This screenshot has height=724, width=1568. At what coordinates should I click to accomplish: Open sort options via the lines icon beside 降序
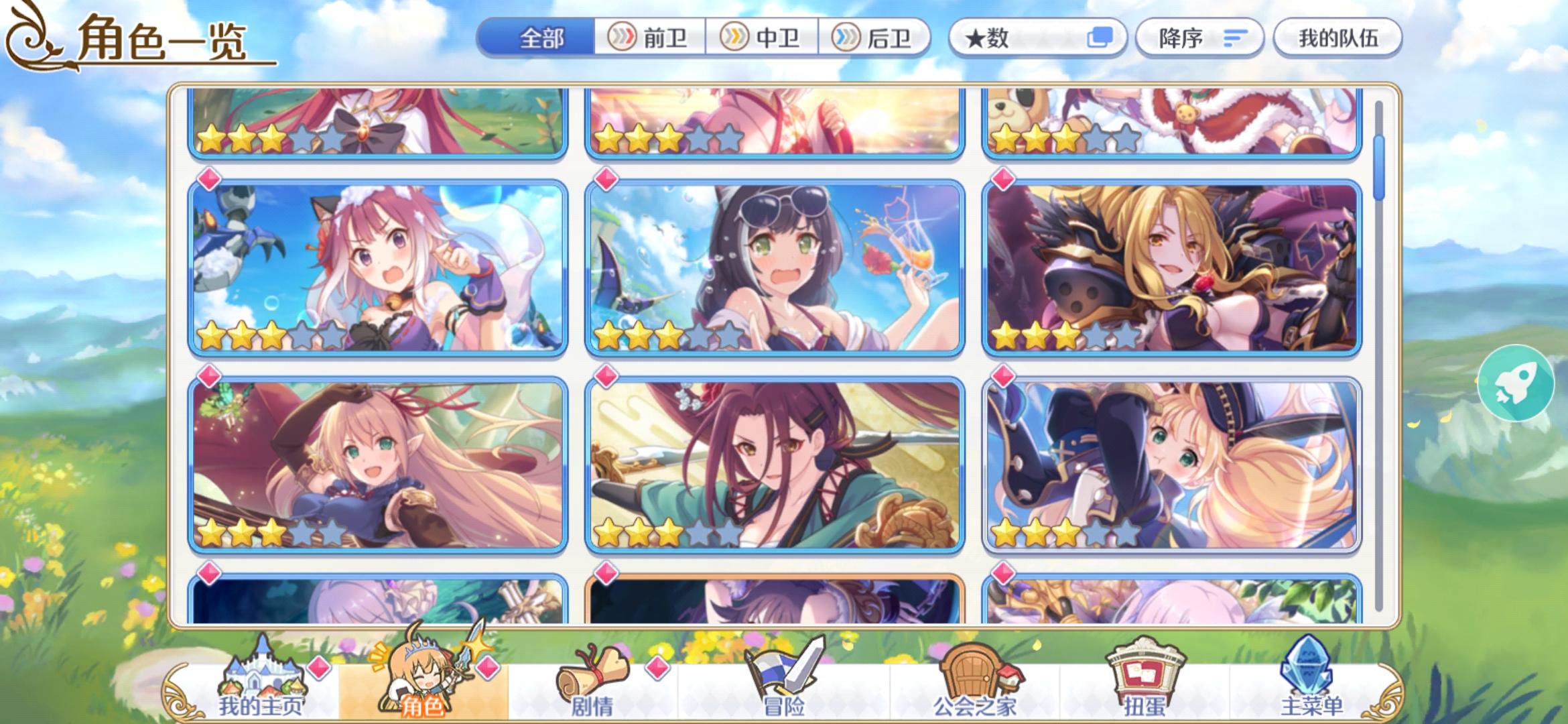click(x=1235, y=38)
